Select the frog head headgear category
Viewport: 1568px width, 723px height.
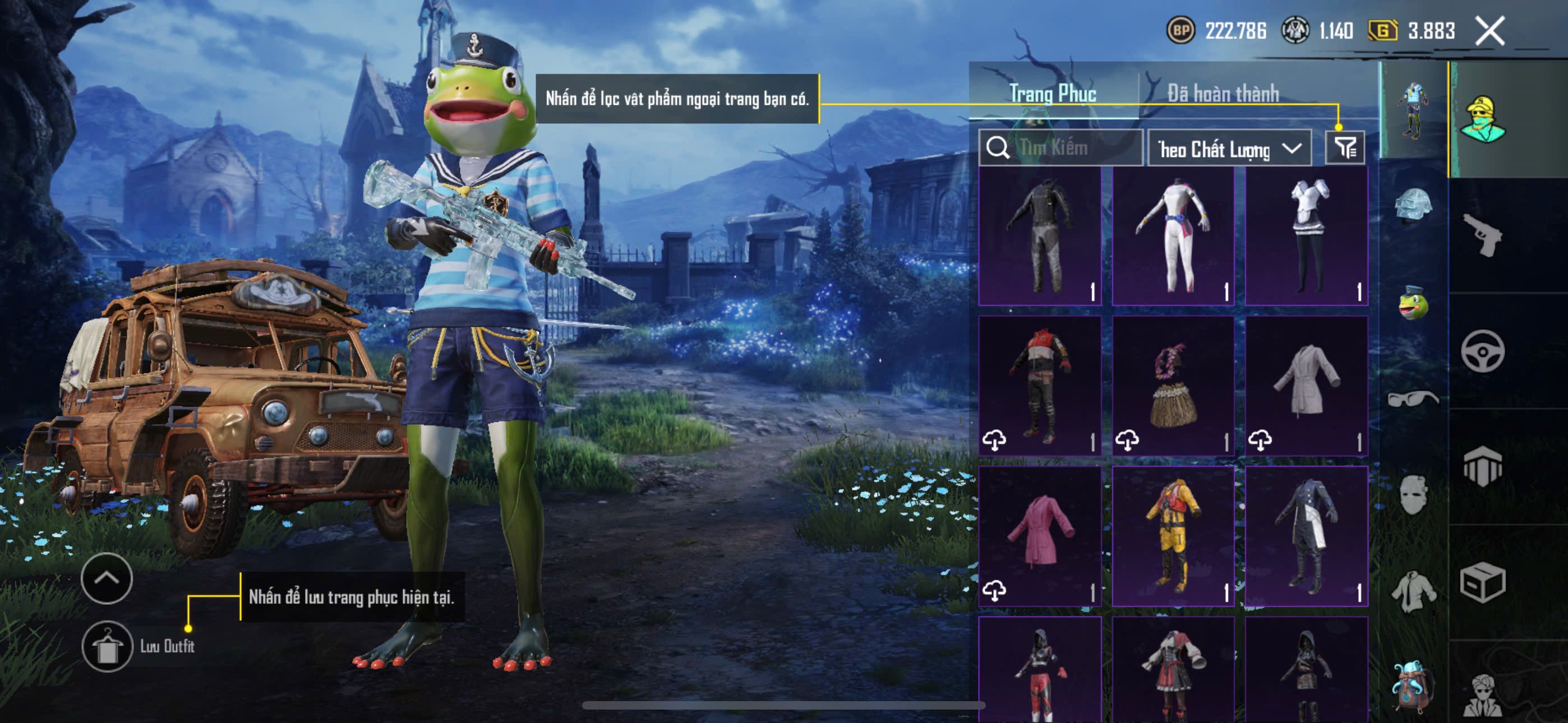[x=1413, y=303]
